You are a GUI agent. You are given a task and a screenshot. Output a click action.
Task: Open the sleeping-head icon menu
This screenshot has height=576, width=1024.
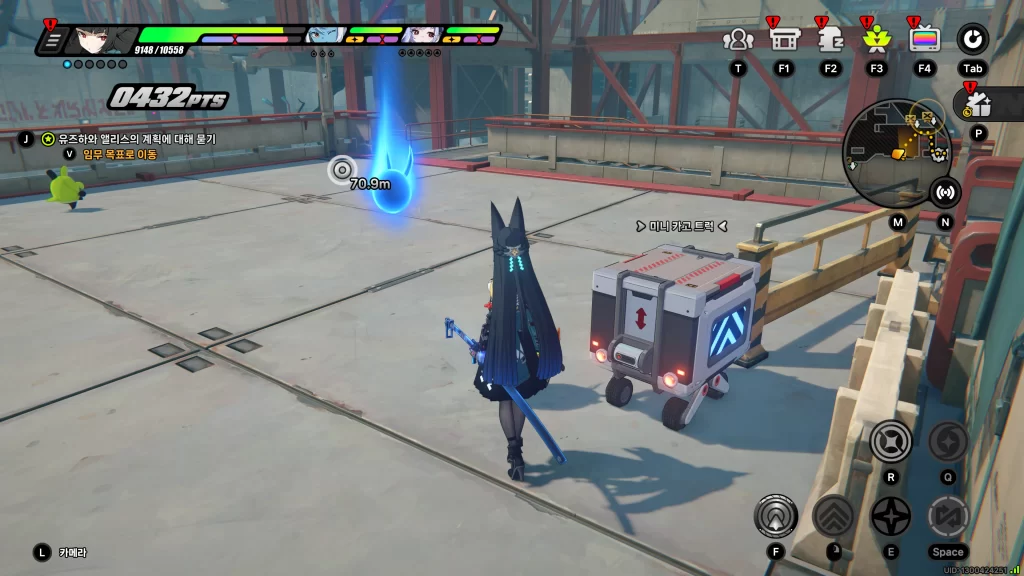point(830,39)
